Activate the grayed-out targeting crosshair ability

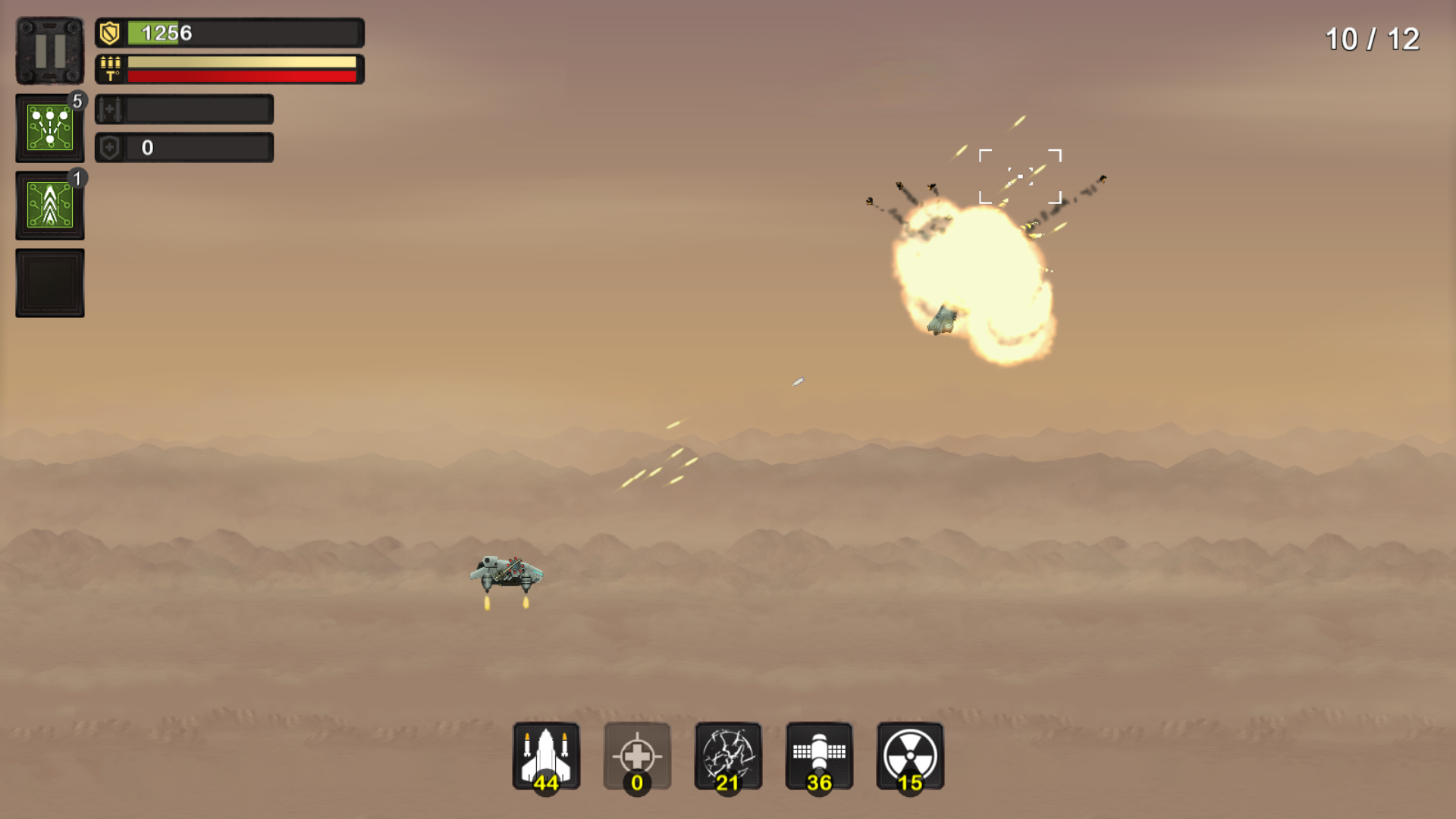pyautogui.click(x=637, y=757)
